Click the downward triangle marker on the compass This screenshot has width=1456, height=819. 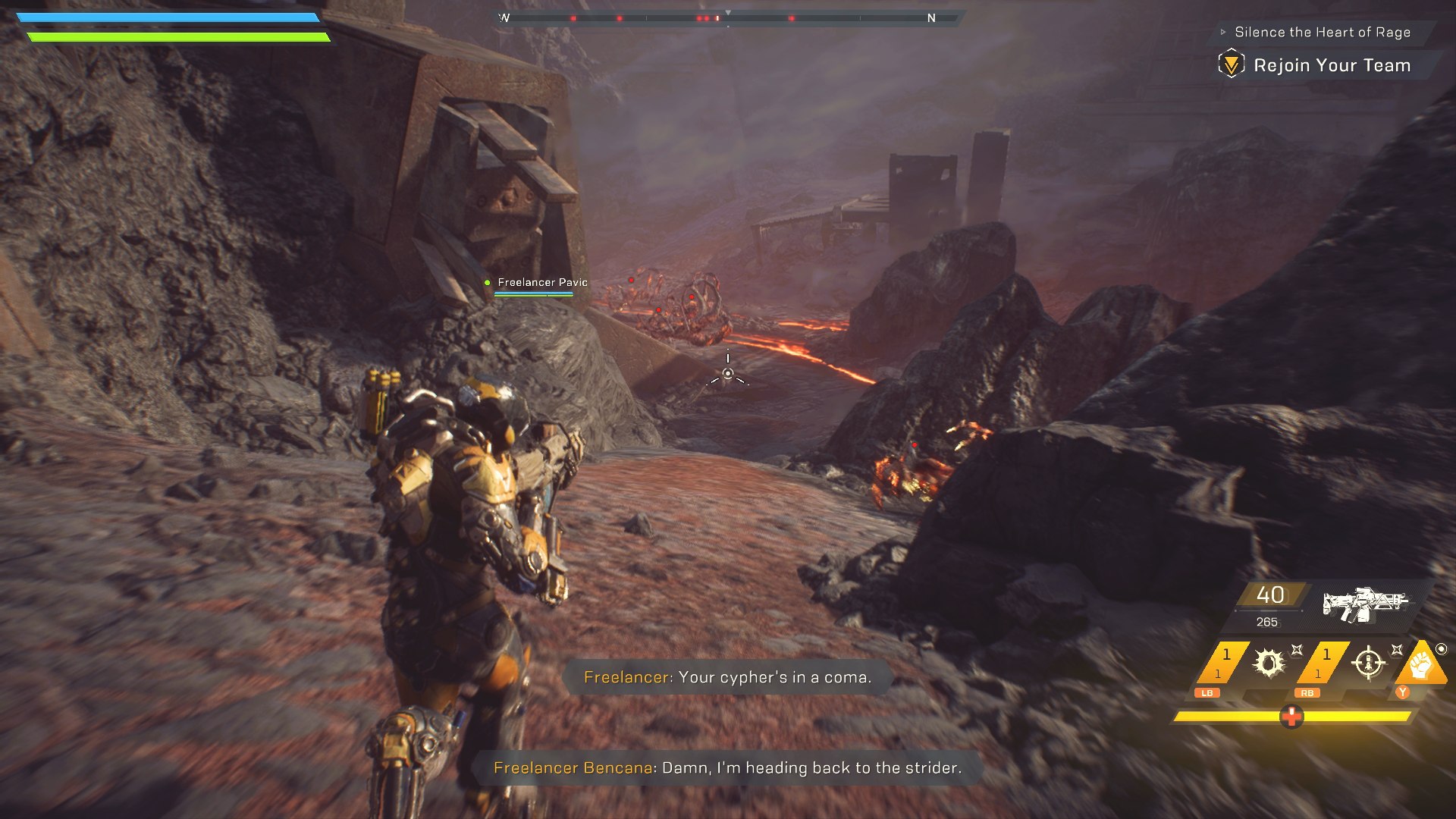(x=728, y=11)
